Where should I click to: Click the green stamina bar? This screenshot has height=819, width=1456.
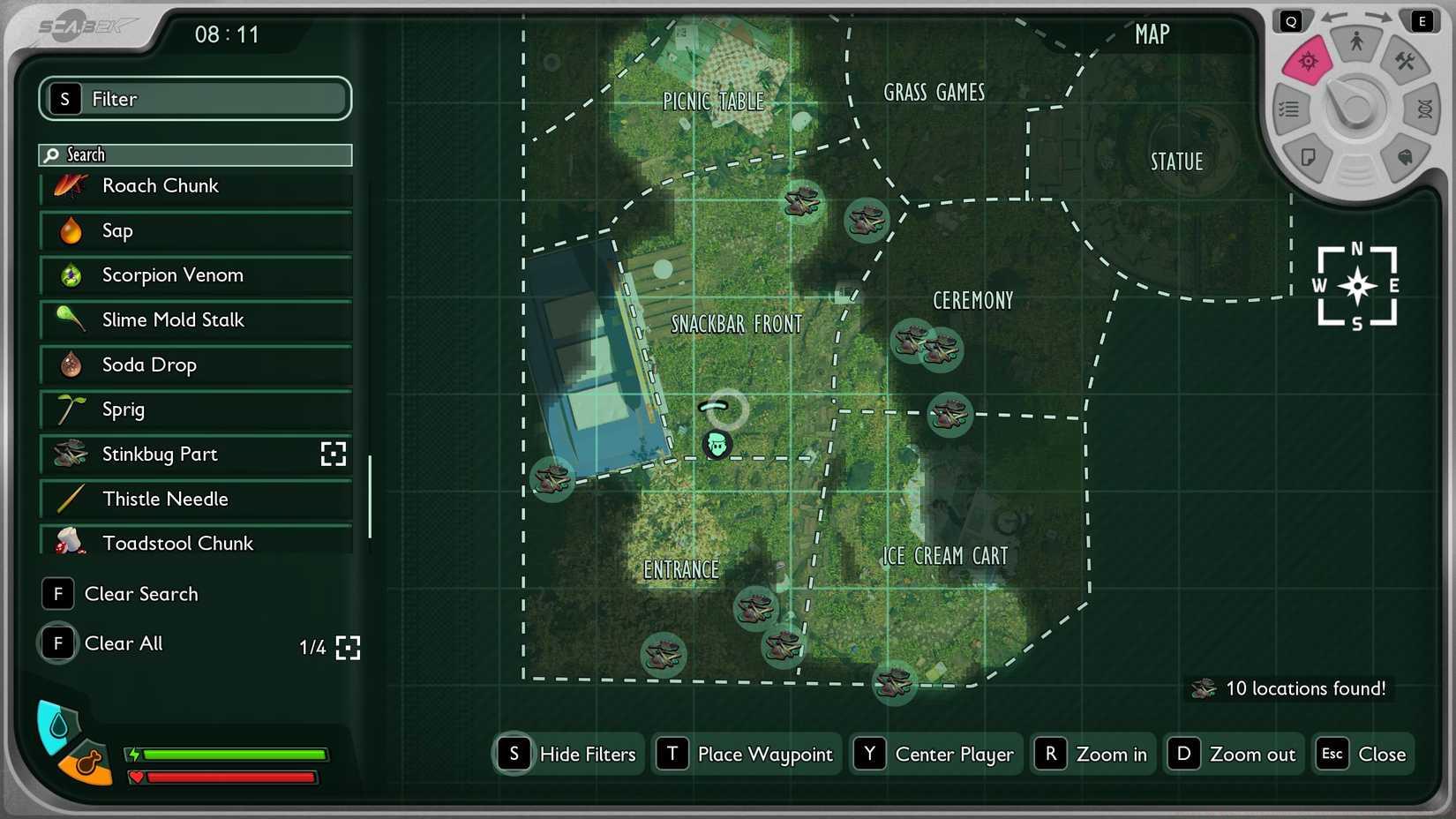click(x=229, y=756)
